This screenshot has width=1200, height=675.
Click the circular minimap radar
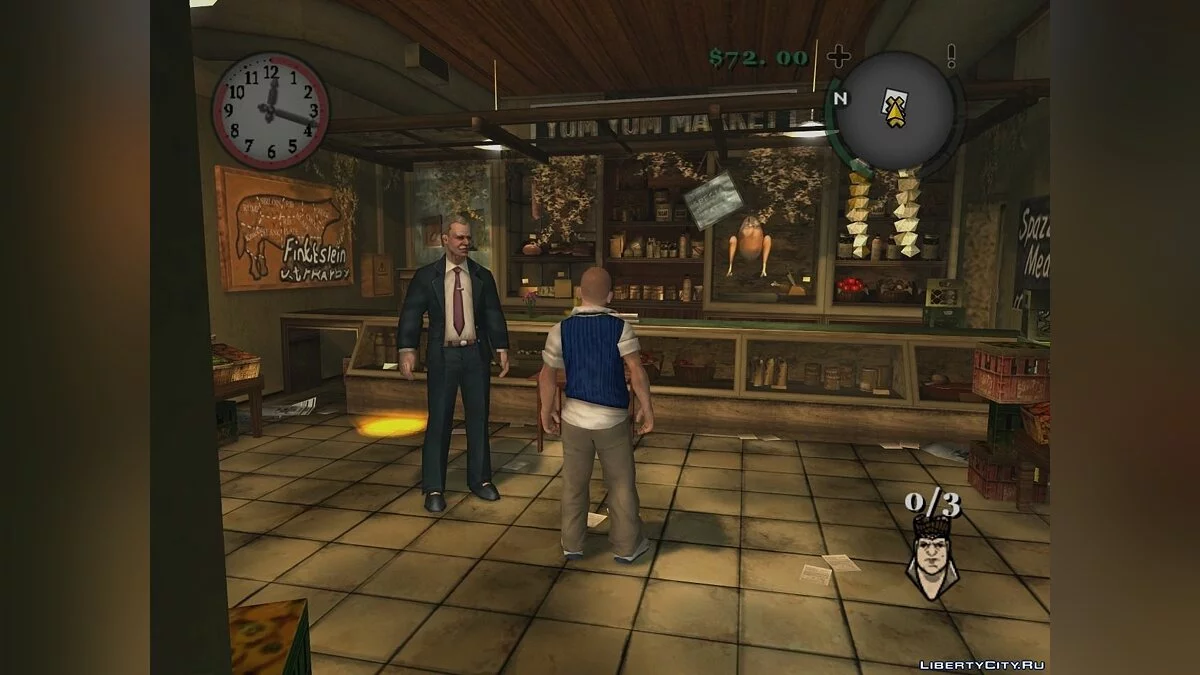coord(895,112)
